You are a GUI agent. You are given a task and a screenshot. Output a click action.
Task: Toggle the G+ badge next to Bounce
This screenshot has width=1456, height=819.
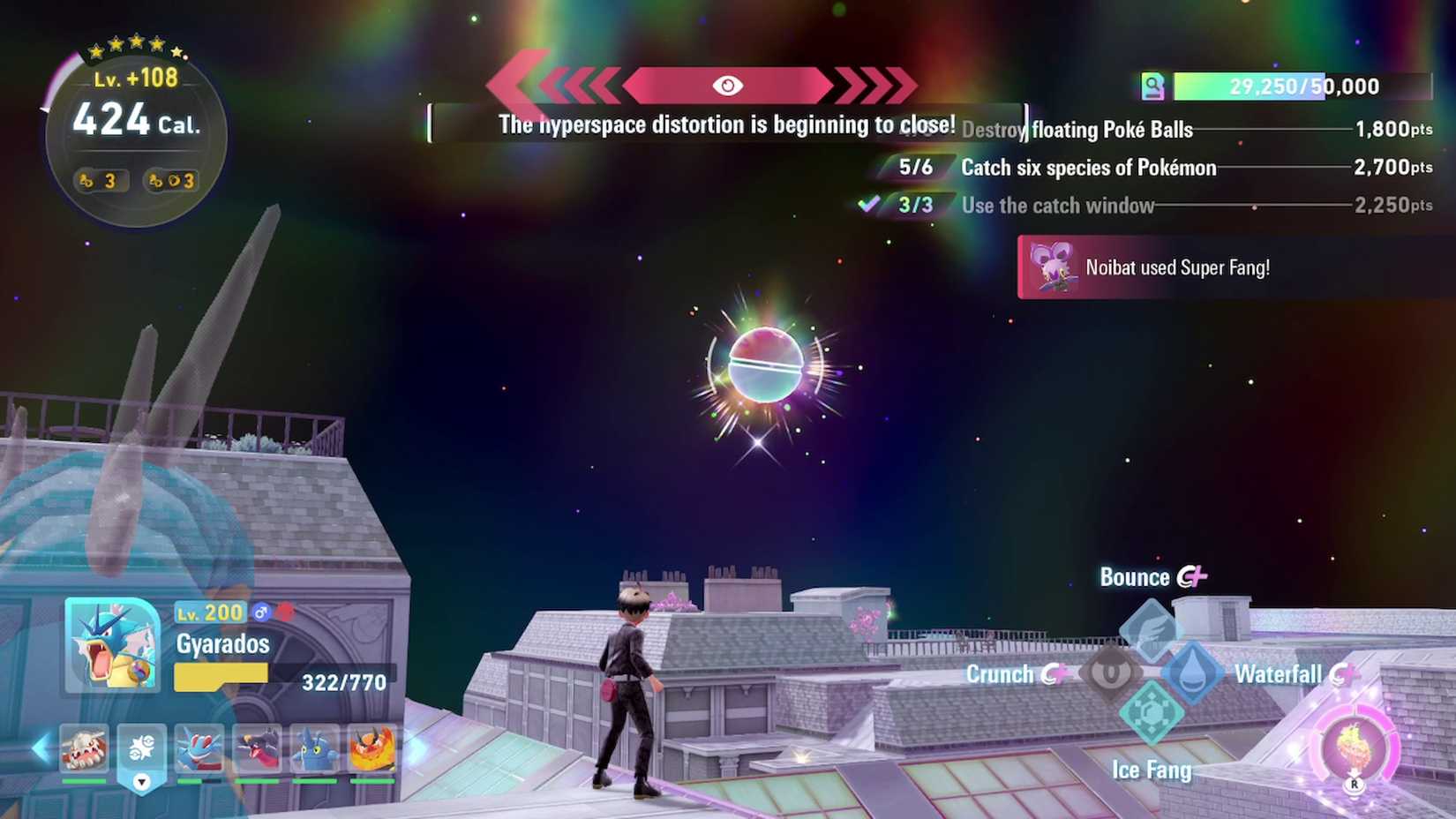1191,577
